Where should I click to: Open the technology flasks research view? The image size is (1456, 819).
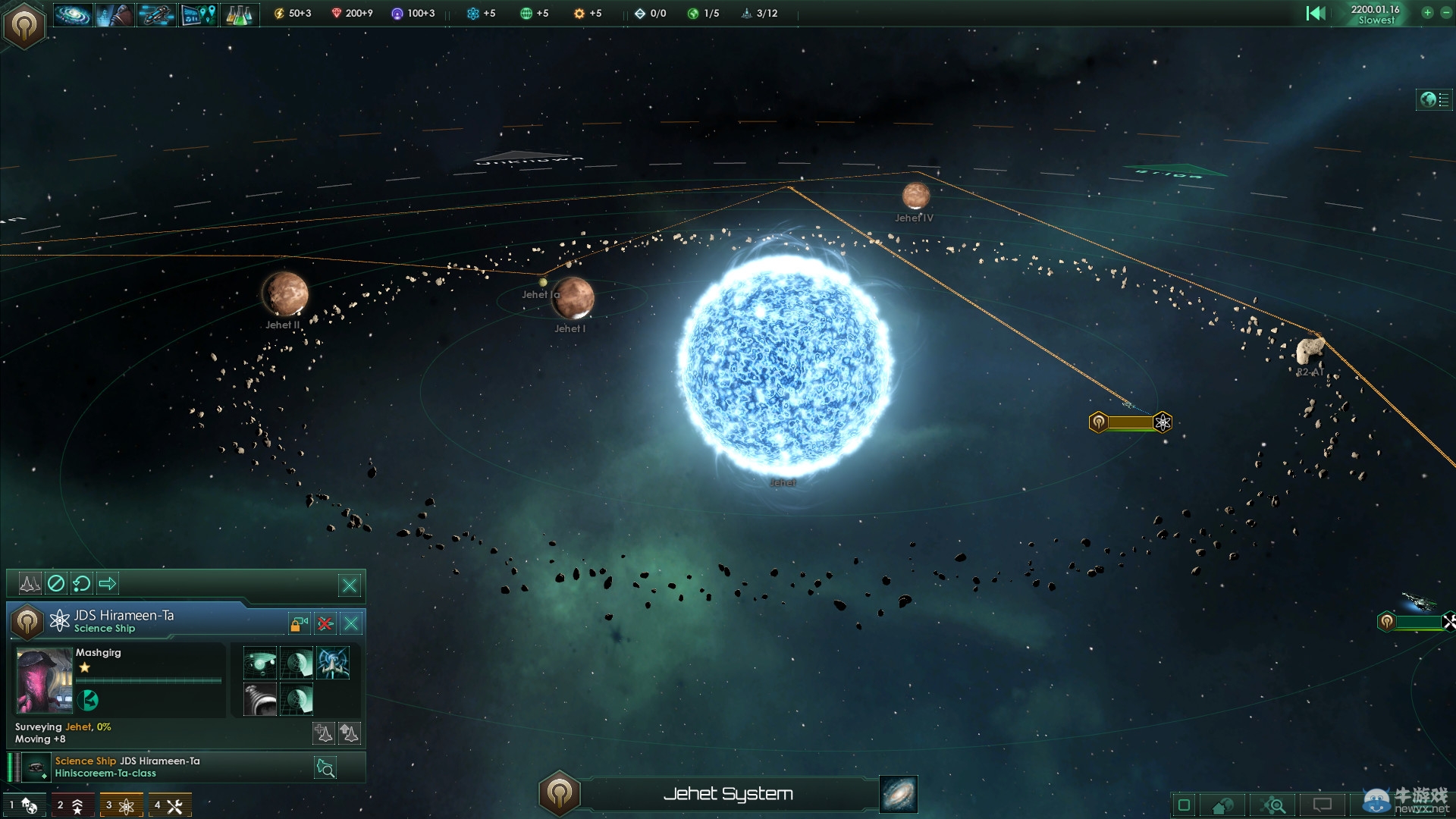(x=239, y=14)
